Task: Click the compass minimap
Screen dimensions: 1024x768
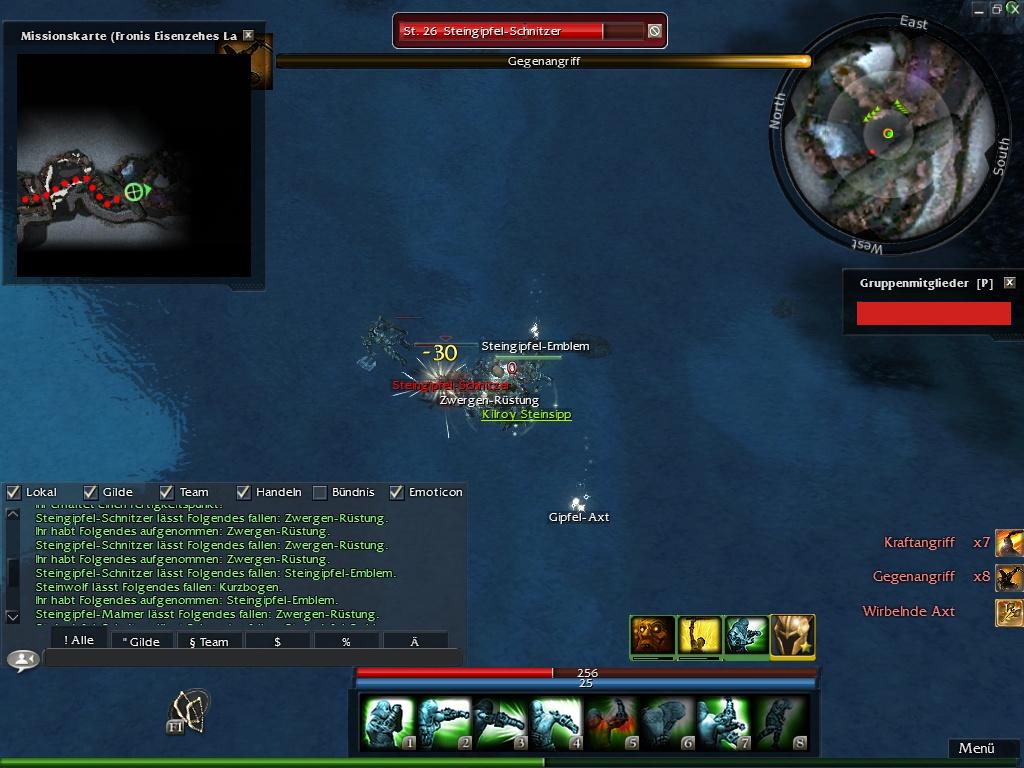Action: (888, 133)
